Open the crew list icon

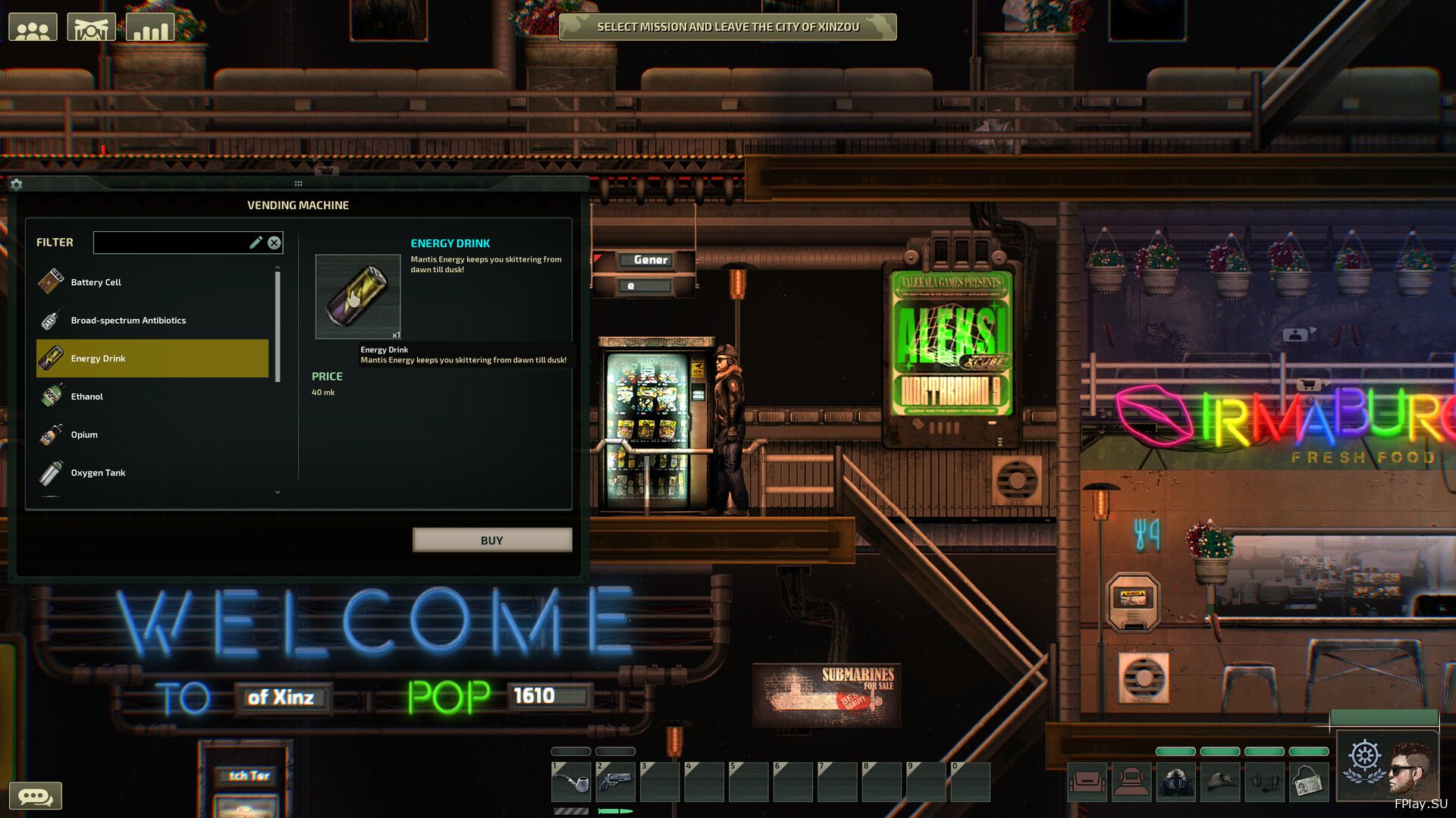(x=33, y=28)
